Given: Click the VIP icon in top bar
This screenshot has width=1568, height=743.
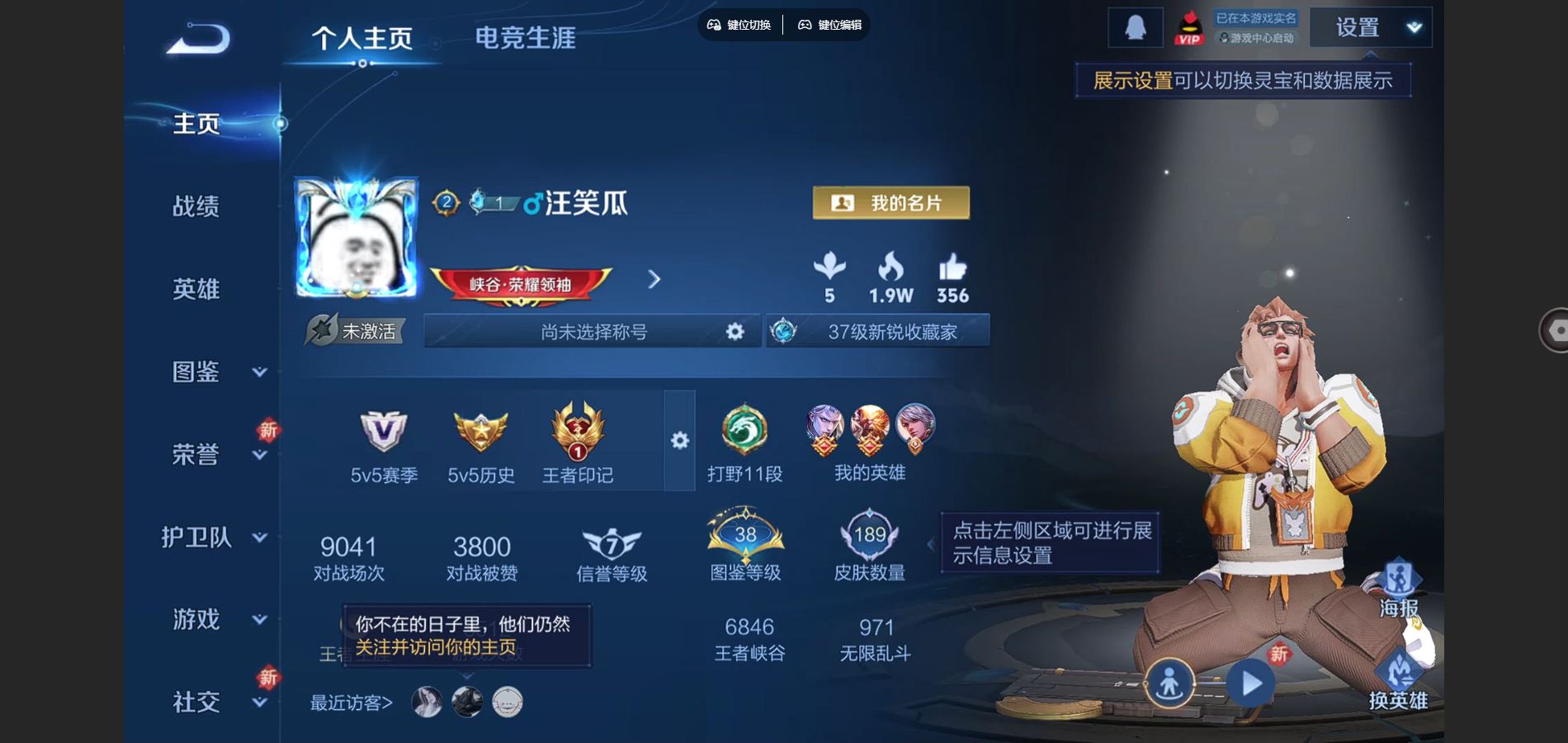Looking at the screenshot, I should click(x=1190, y=26).
